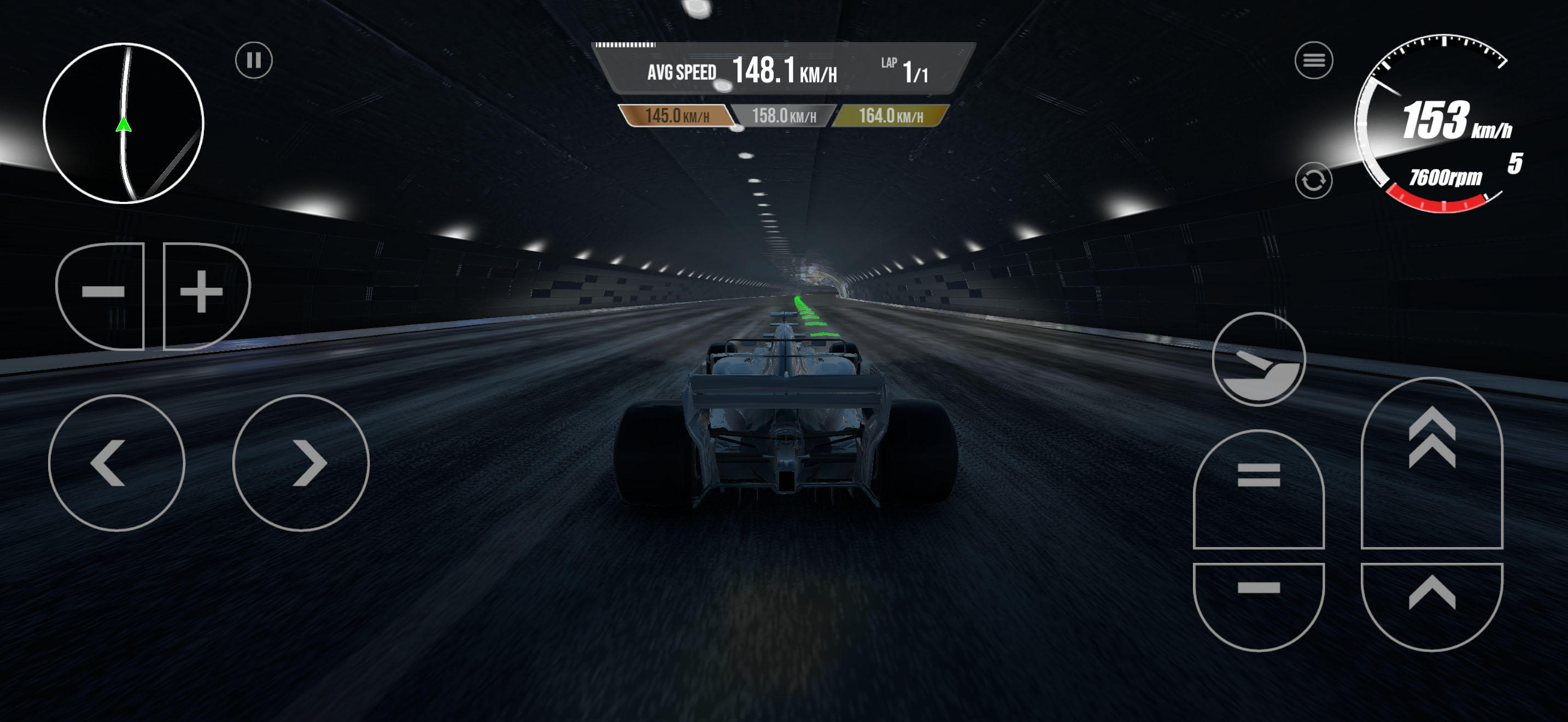Open the hamburger menu icon
Screen dimensions: 1568x722
(1313, 60)
